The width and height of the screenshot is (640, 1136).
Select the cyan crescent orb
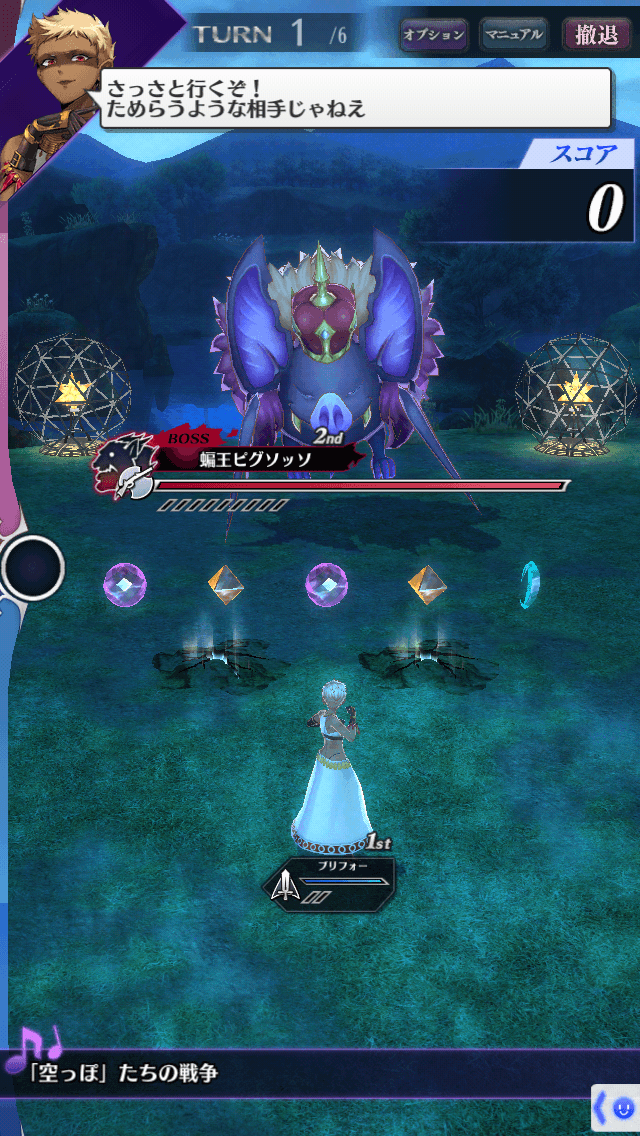coord(530,584)
